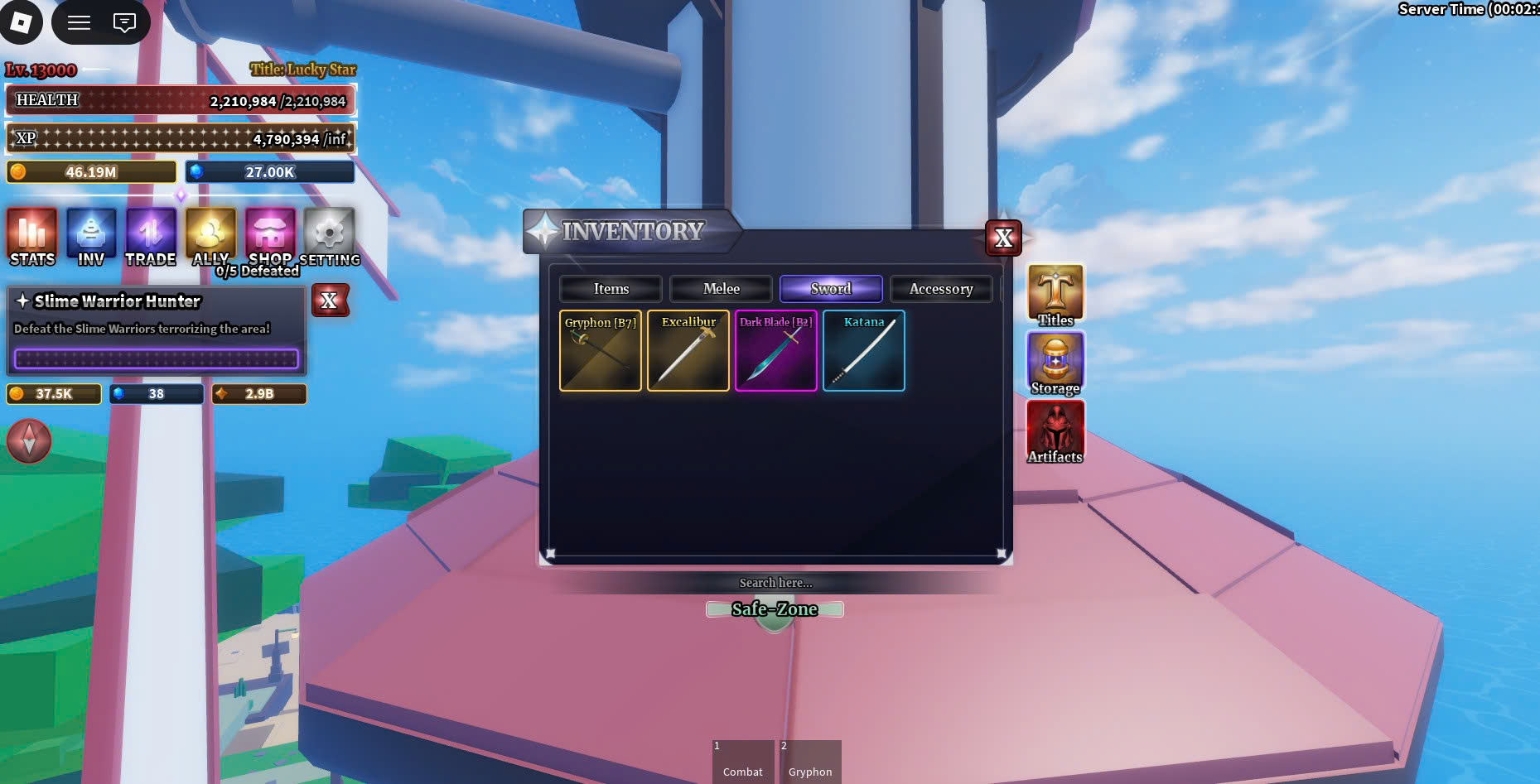Open the Melee inventory tab
Image resolution: width=1540 pixels, height=784 pixels.
(721, 289)
